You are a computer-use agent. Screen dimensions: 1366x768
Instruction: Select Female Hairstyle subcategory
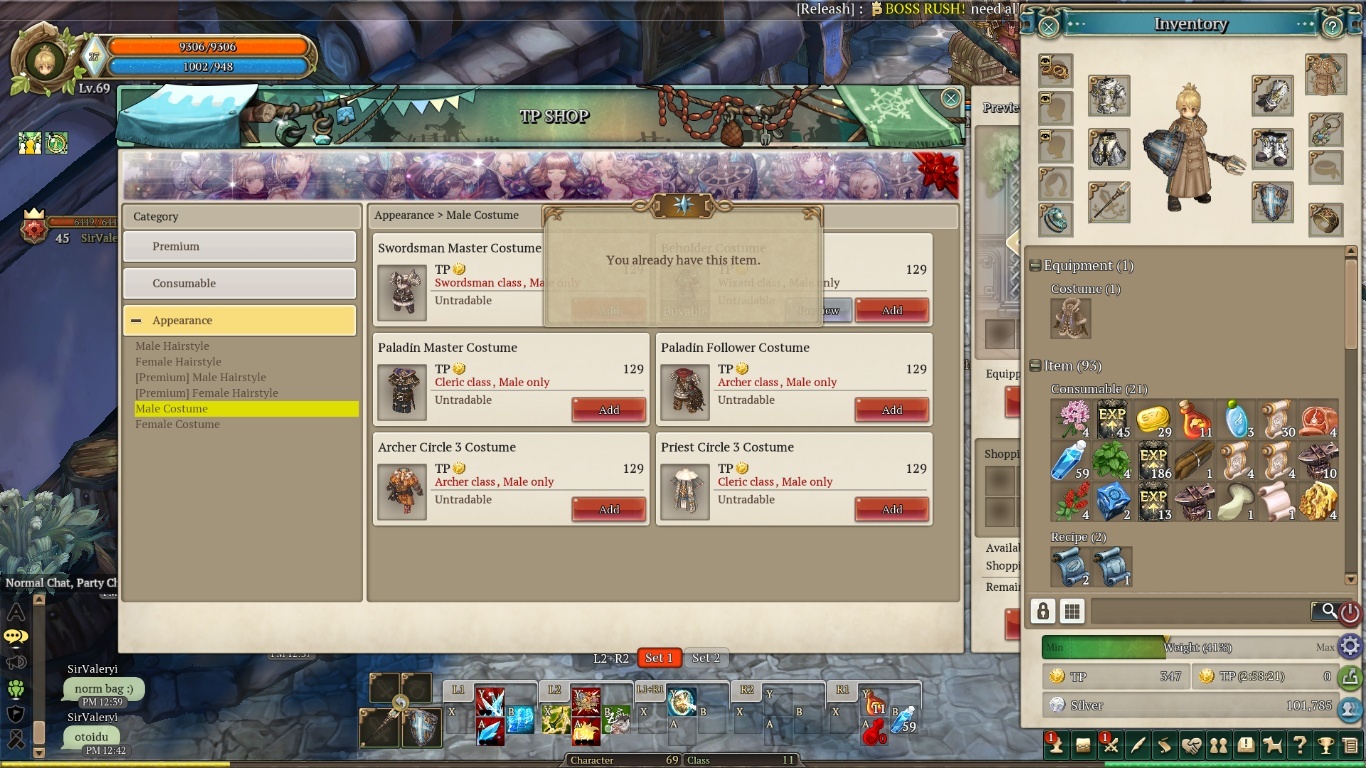click(x=178, y=362)
